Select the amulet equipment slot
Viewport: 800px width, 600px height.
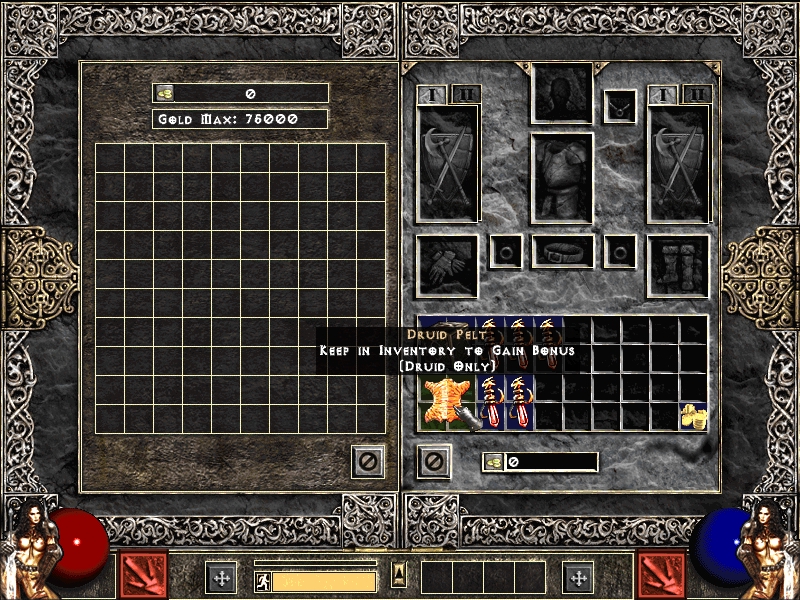(620, 106)
